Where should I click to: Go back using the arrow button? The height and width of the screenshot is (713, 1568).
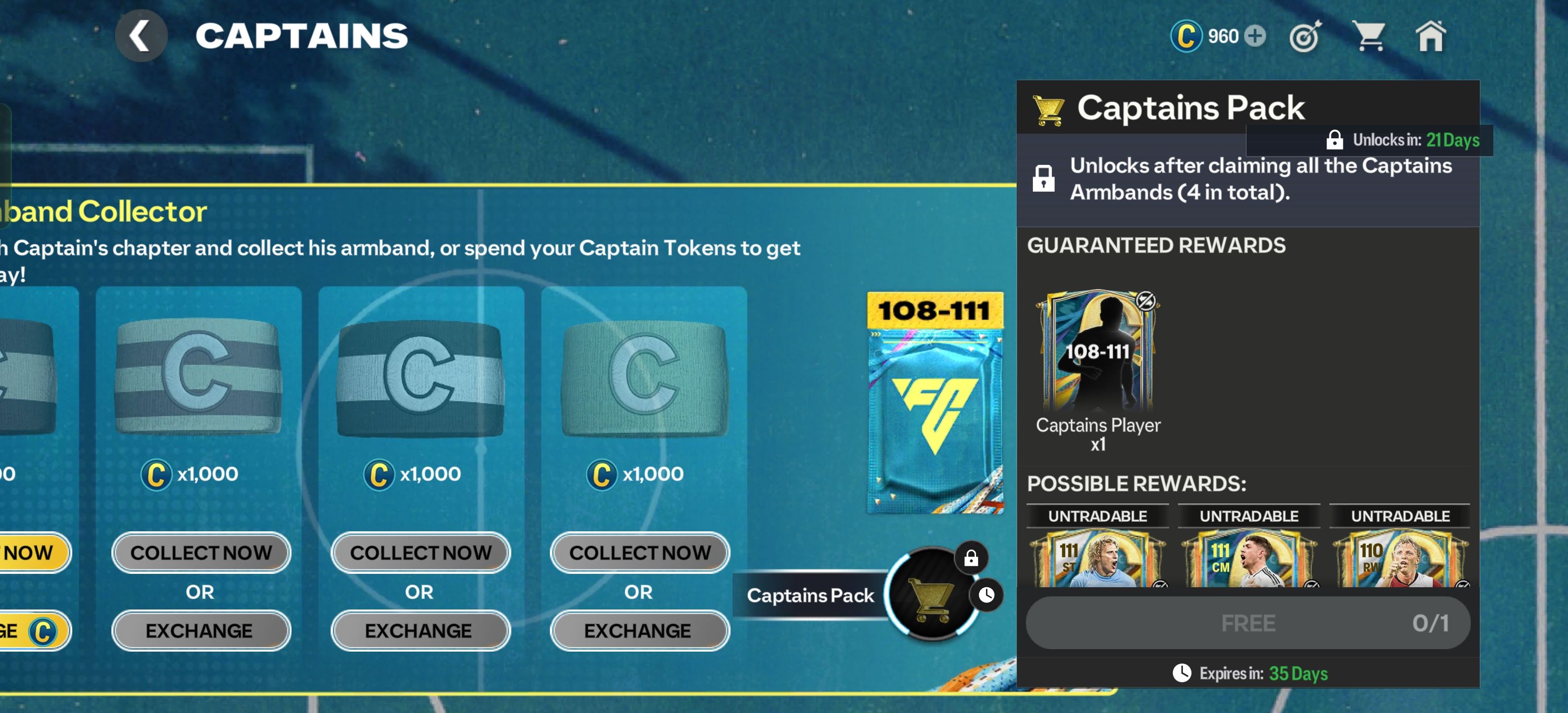coord(141,36)
